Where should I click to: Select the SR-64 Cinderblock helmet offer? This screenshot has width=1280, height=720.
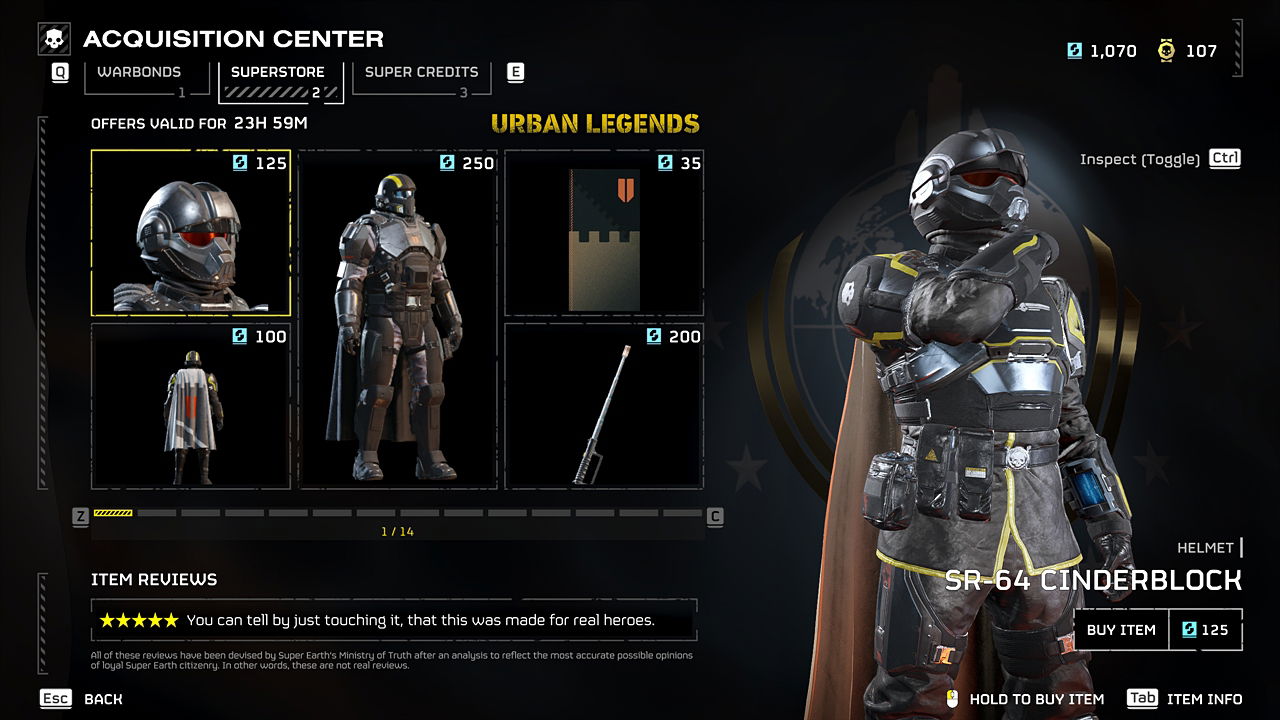(x=190, y=233)
